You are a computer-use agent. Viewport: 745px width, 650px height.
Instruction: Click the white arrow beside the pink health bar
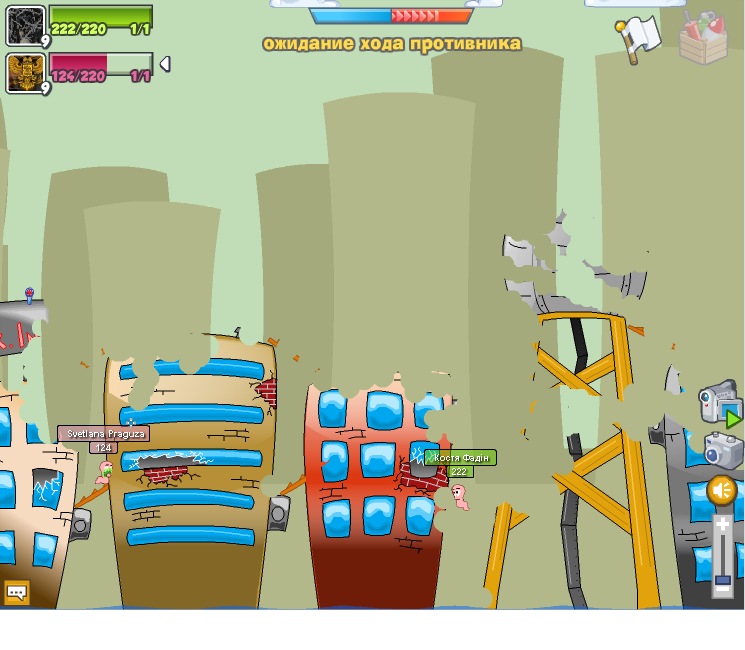click(x=165, y=64)
